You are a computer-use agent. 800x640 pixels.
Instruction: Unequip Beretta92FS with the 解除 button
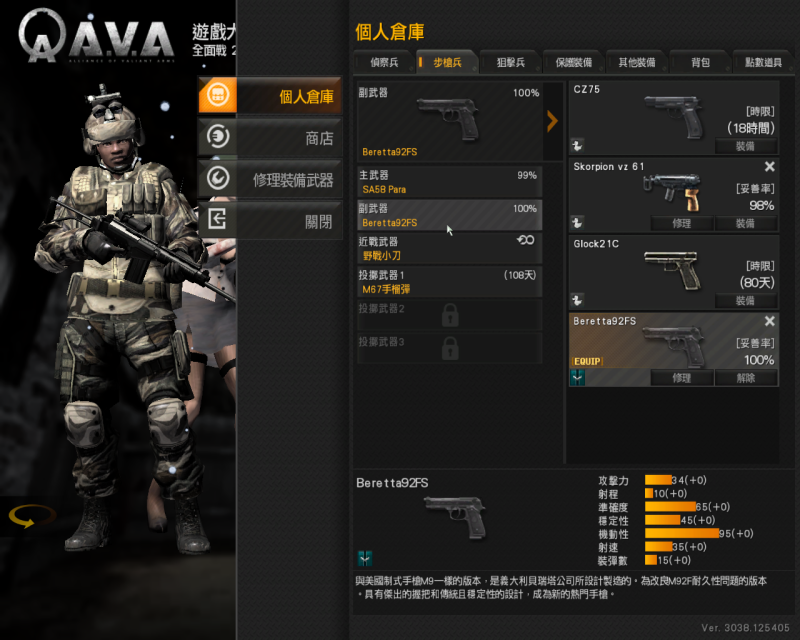pyautogui.click(x=745, y=378)
